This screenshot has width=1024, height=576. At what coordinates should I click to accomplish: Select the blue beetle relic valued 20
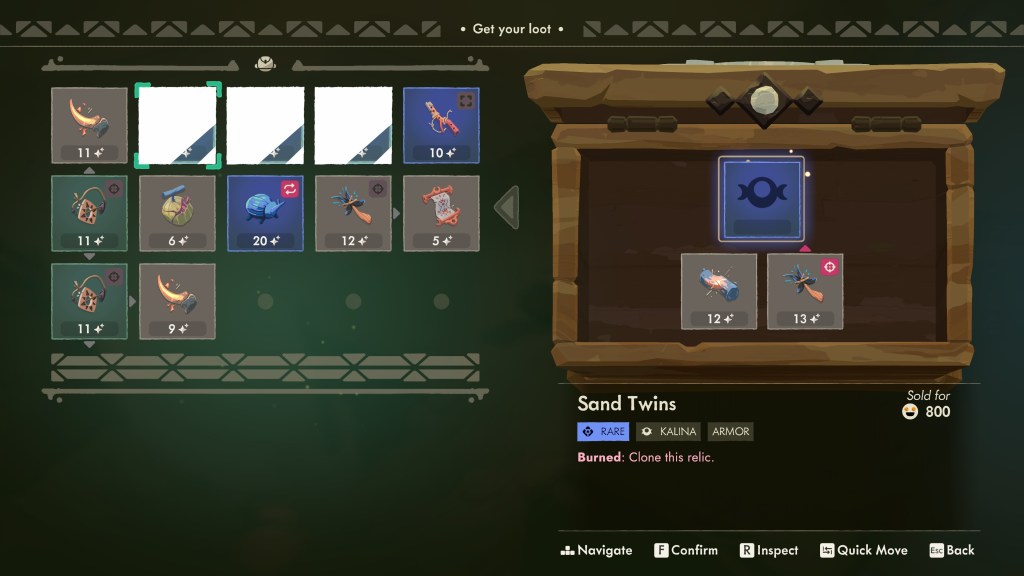point(265,213)
